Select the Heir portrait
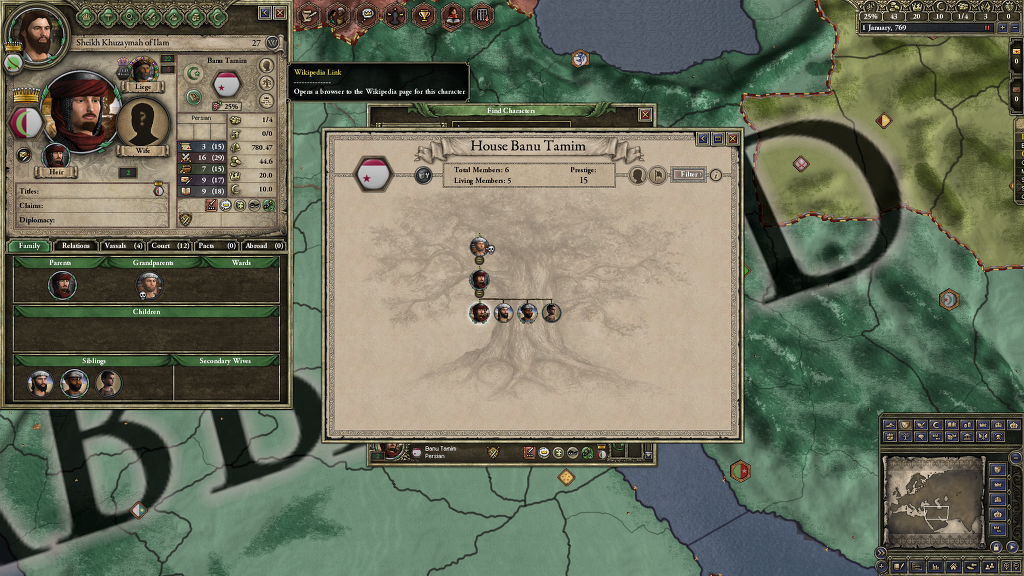Viewport: 1024px width, 576px height. click(x=56, y=156)
